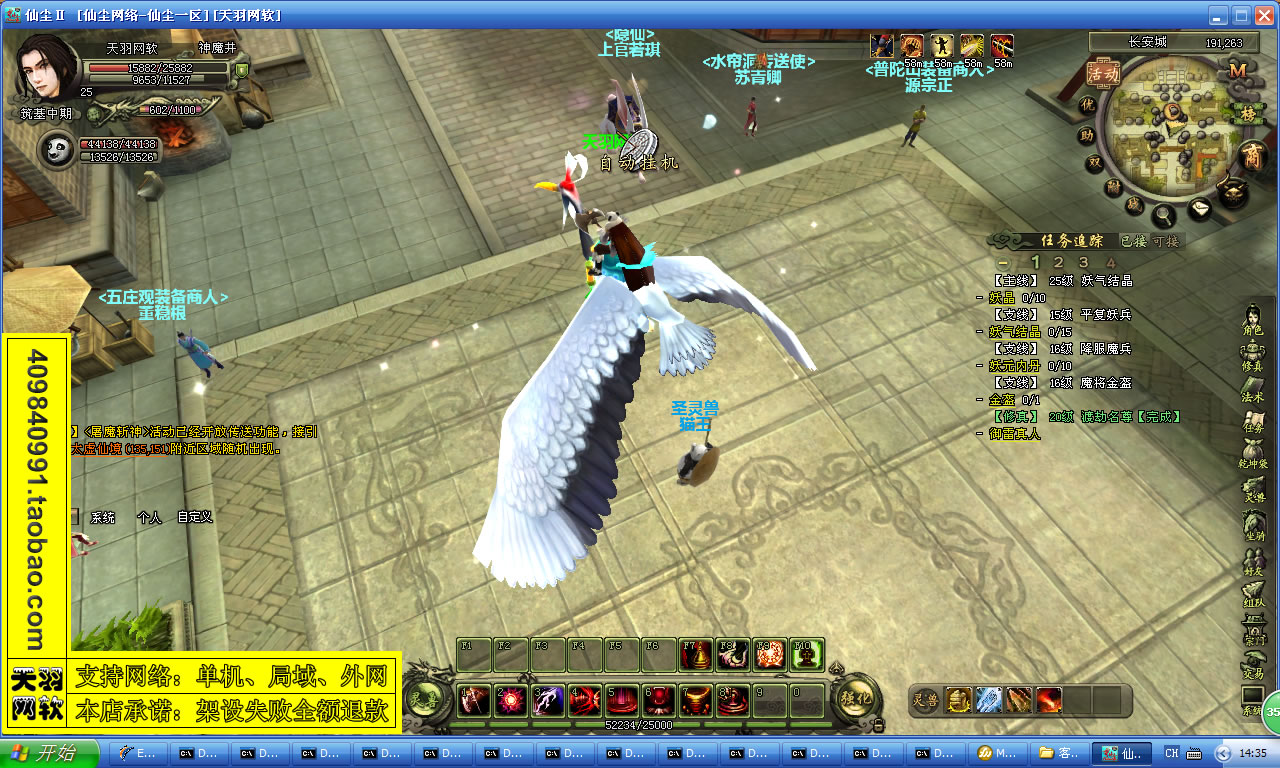The width and height of the screenshot is (1280, 768).
Task: Click the 商 shop button by minimap
Action: tap(1252, 156)
